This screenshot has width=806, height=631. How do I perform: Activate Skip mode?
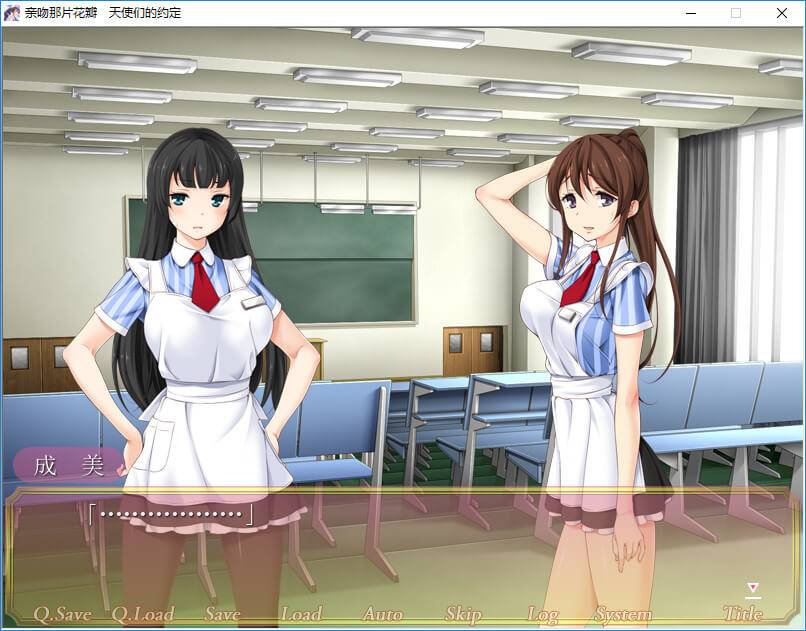[463, 614]
